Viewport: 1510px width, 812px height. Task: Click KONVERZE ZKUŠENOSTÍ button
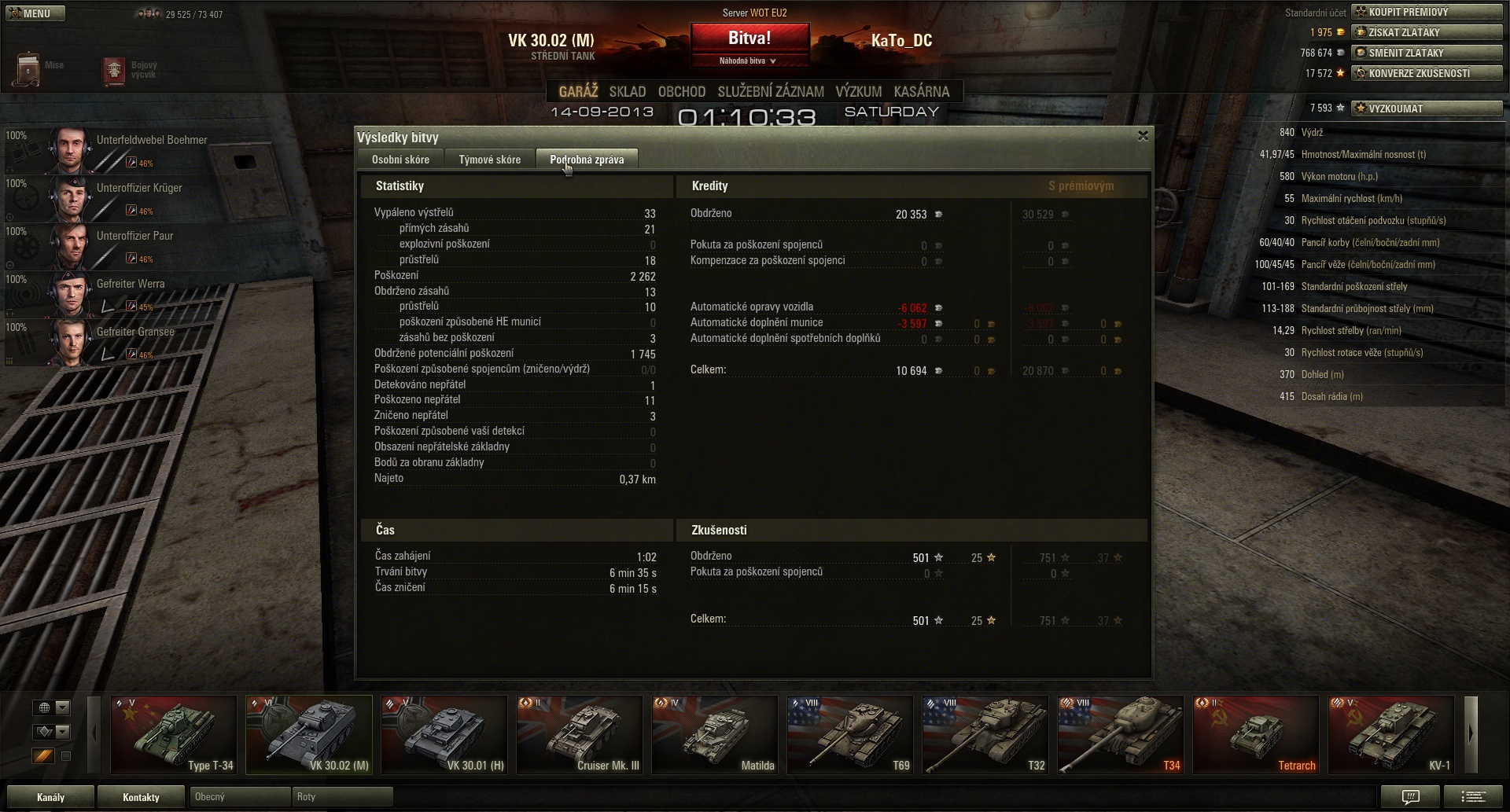pyautogui.click(x=1426, y=73)
